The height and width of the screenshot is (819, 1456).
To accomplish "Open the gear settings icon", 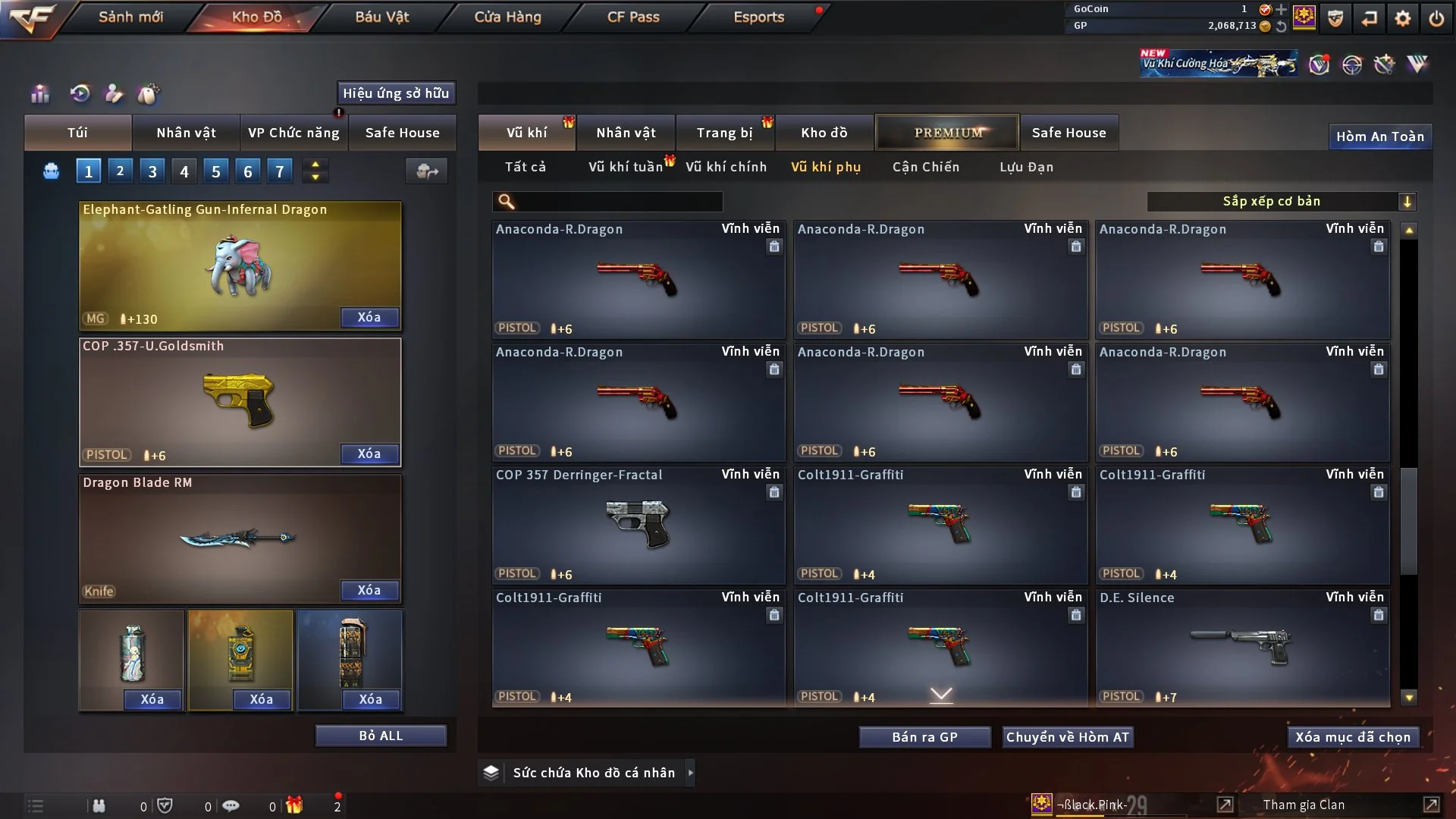I will tap(1403, 18).
